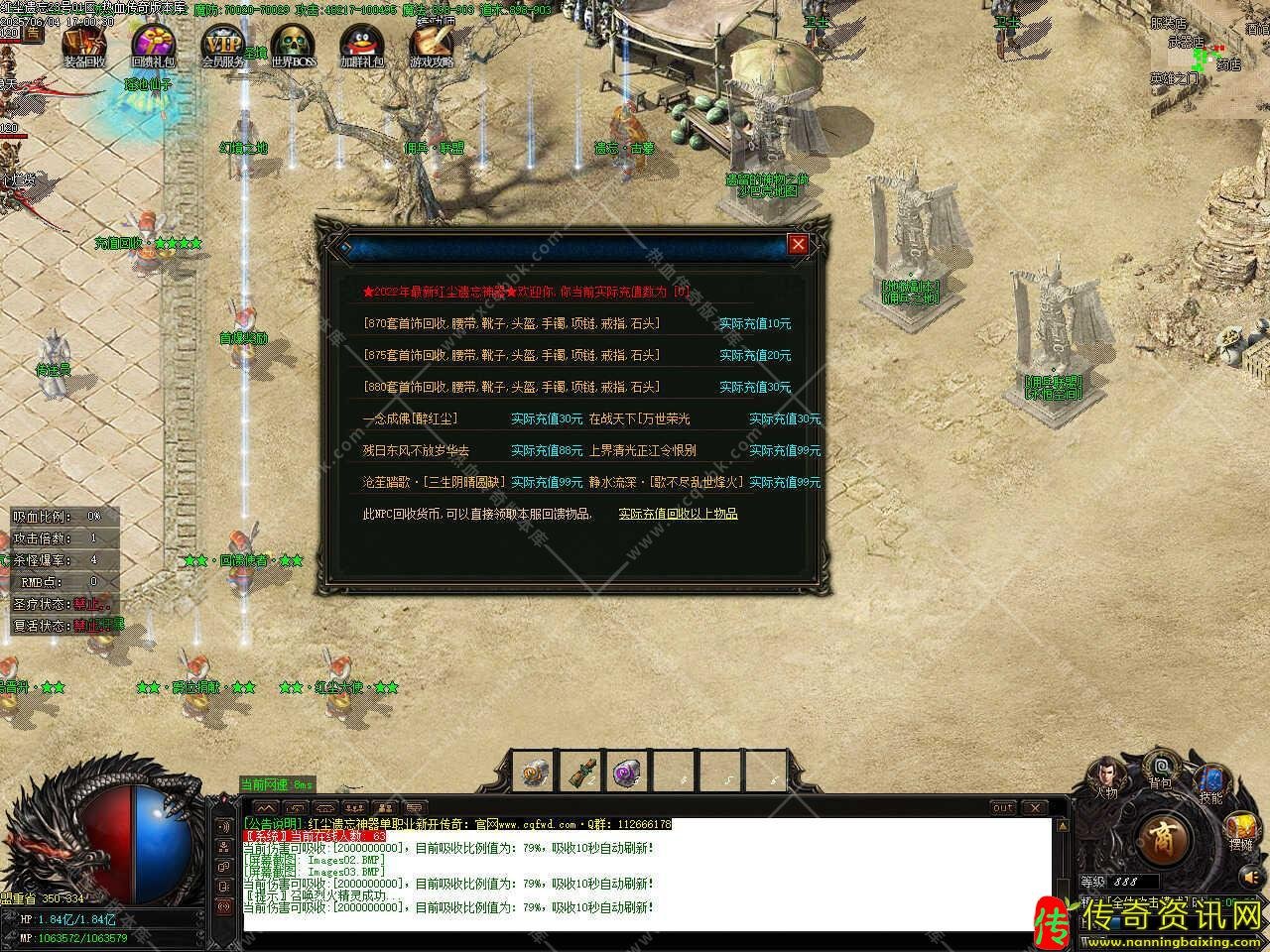Open the VIP 会员服务 menu
Image resolution: width=1270 pixels, height=952 pixels.
click(222, 44)
